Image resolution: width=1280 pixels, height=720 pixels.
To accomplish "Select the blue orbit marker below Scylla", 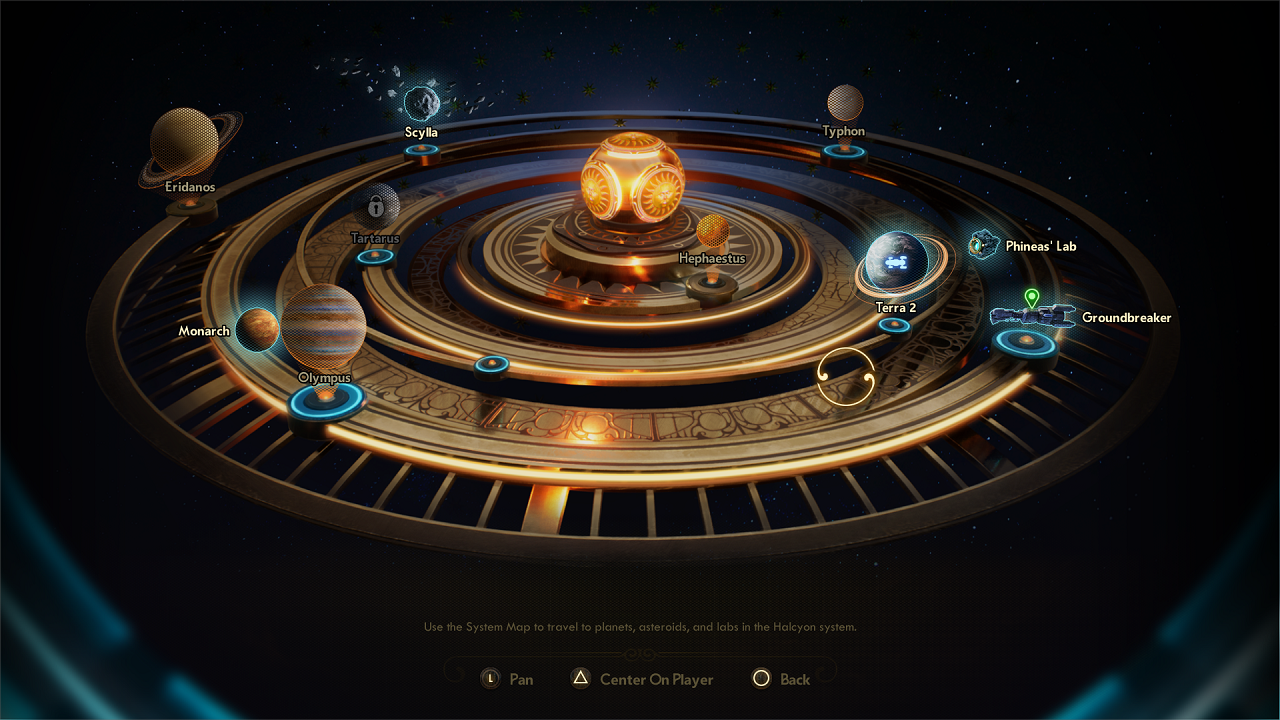I will [x=423, y=147].
